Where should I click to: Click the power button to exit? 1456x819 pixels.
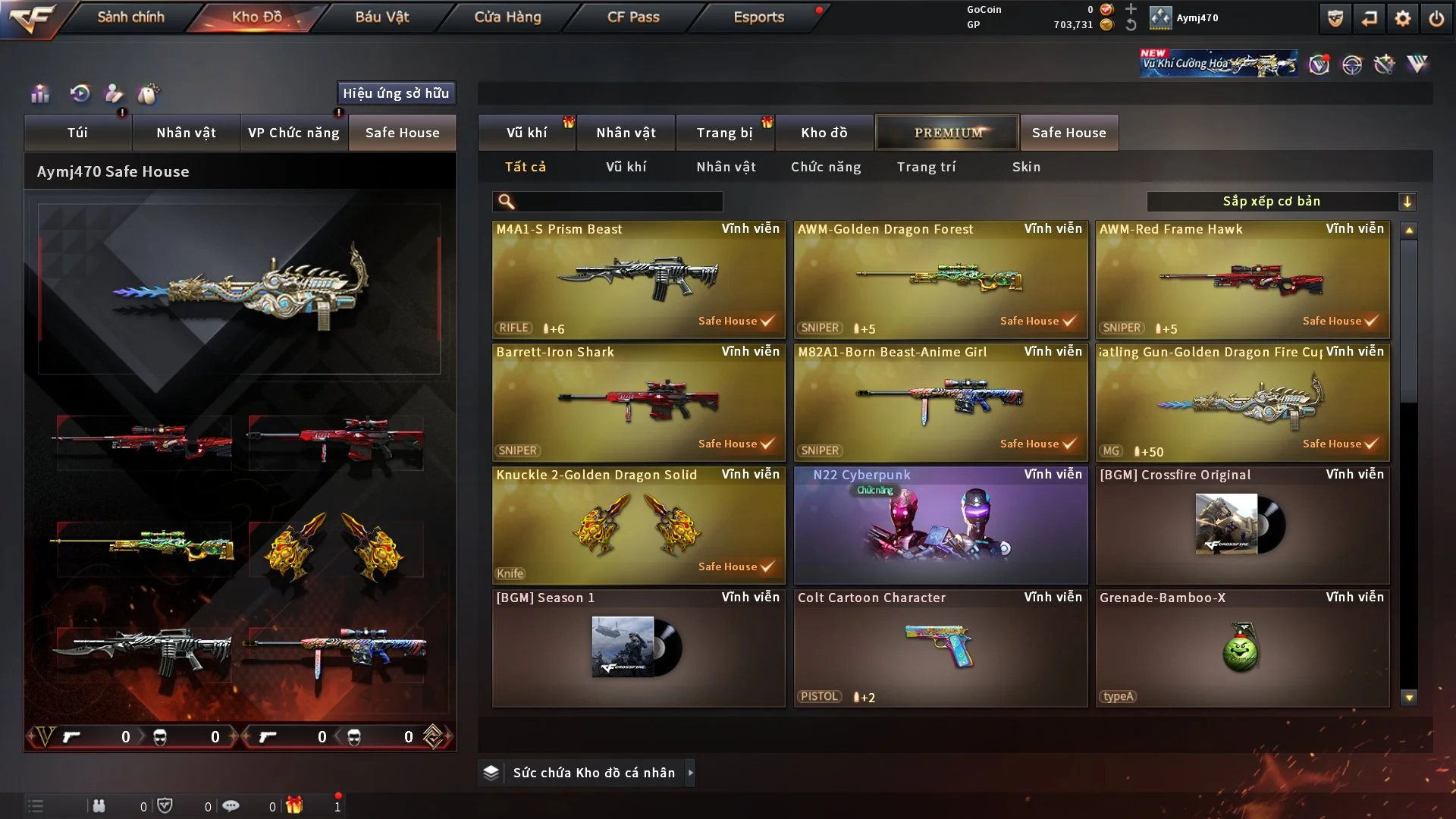tap(1436, 18)
